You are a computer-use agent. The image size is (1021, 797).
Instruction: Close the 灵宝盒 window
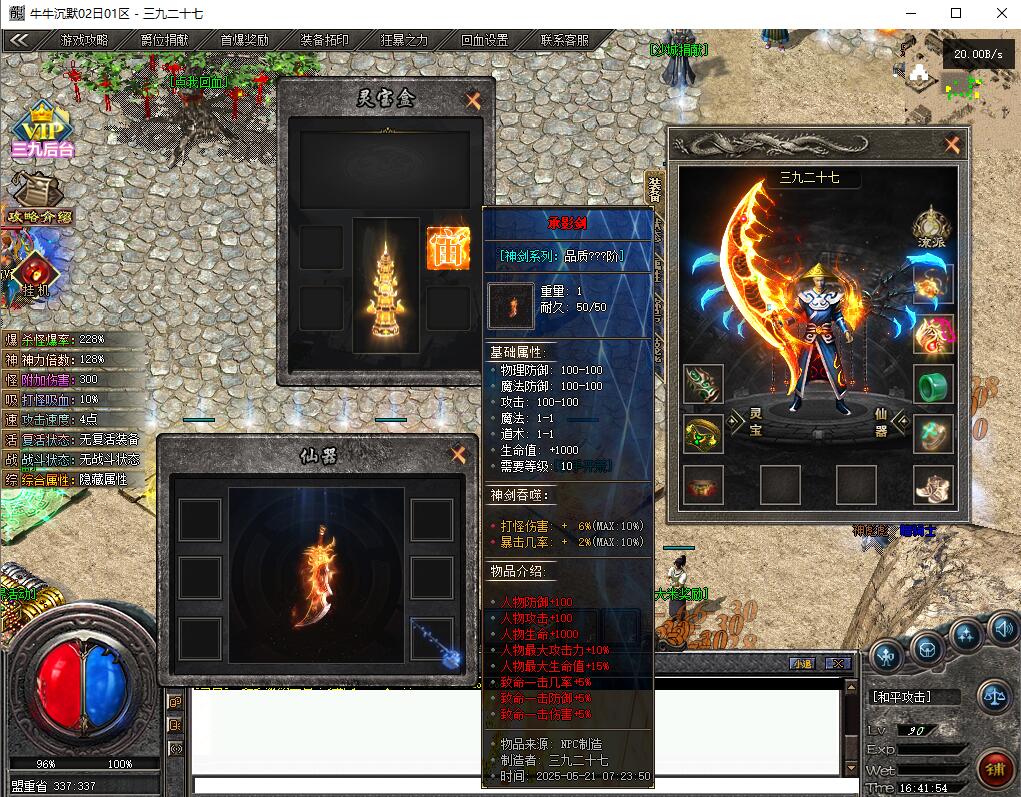[473, 100]
